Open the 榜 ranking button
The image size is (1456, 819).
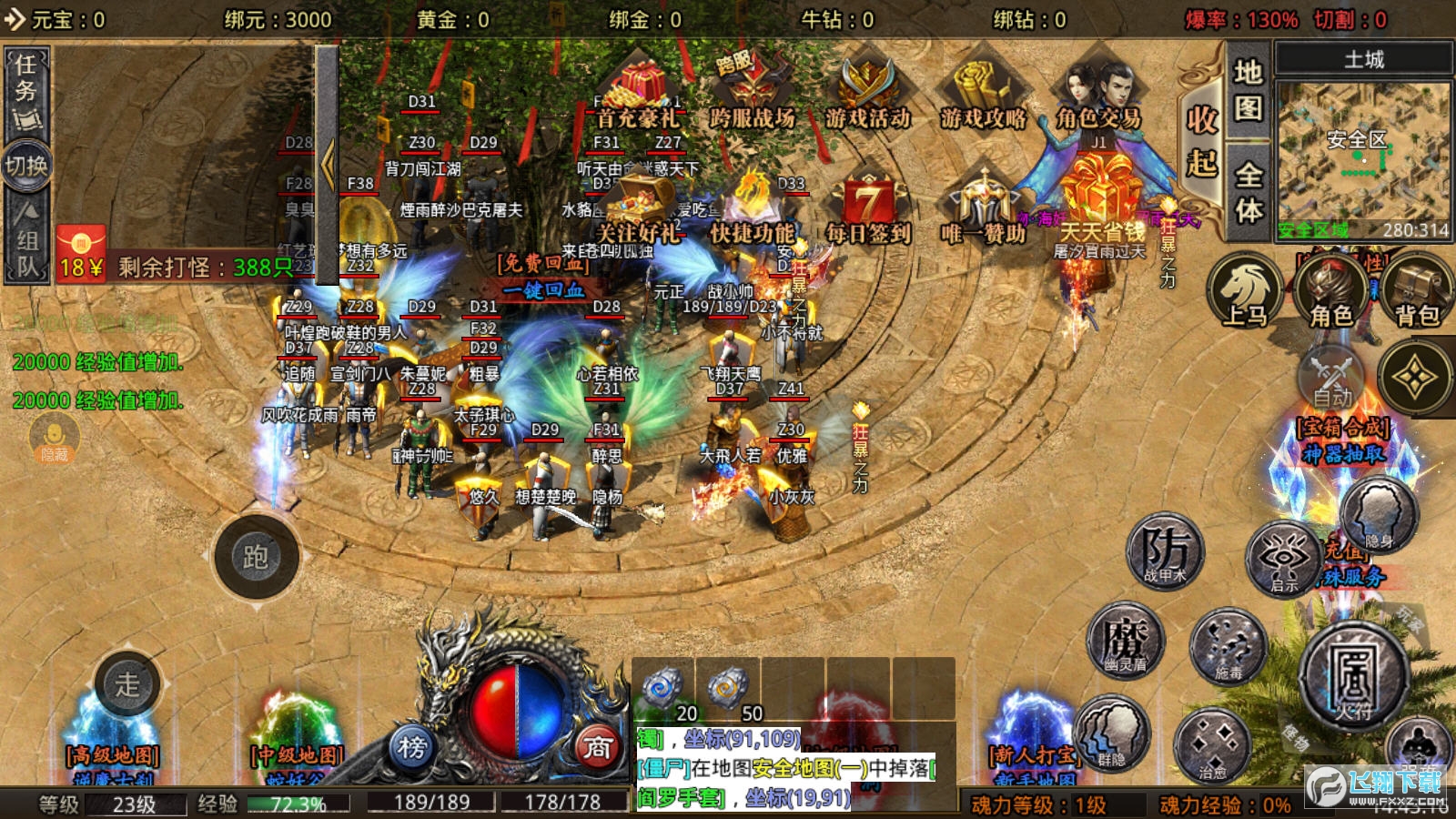click(411, 747)
